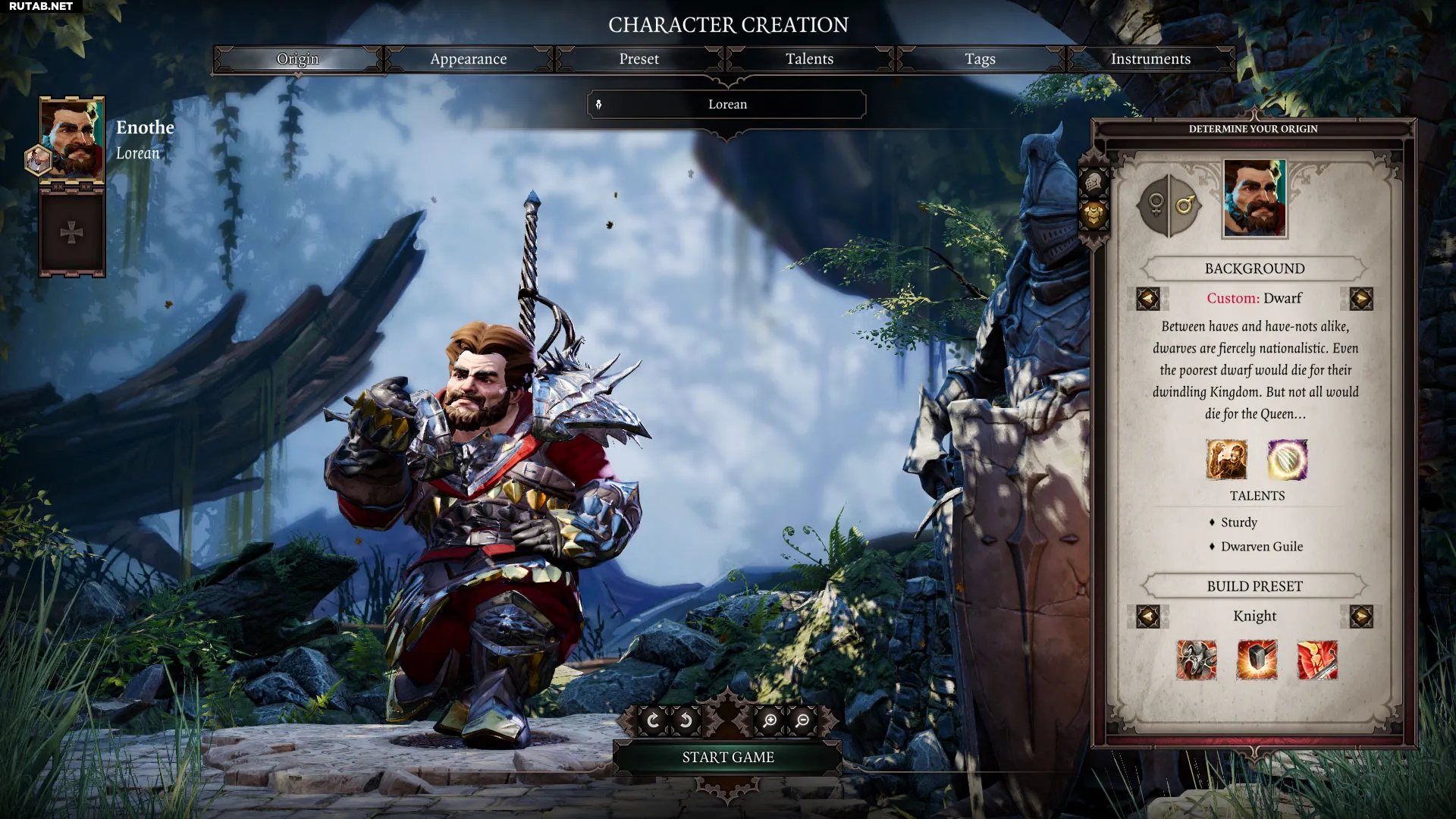The width and height of the screenshot is (1456, 819).
Task: Rotate character with the counterclockwise arrow button
Action: [x=685, y=720]
